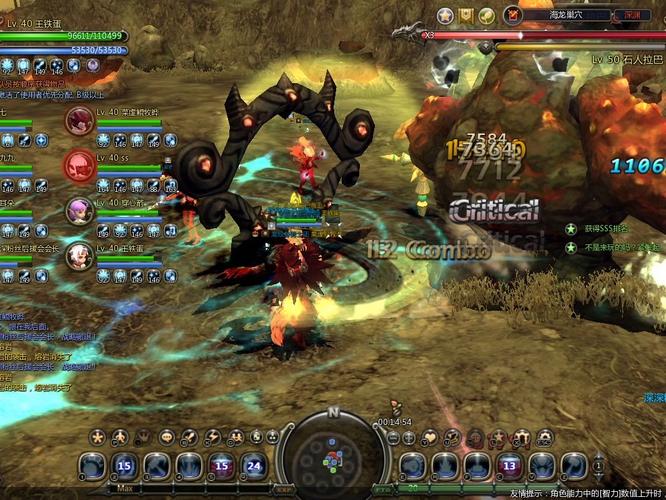The width and height of the screenshot is (666, 500).
Task: Activate the right skill slot showing cooldown 13
Action: tap(509, 465)
